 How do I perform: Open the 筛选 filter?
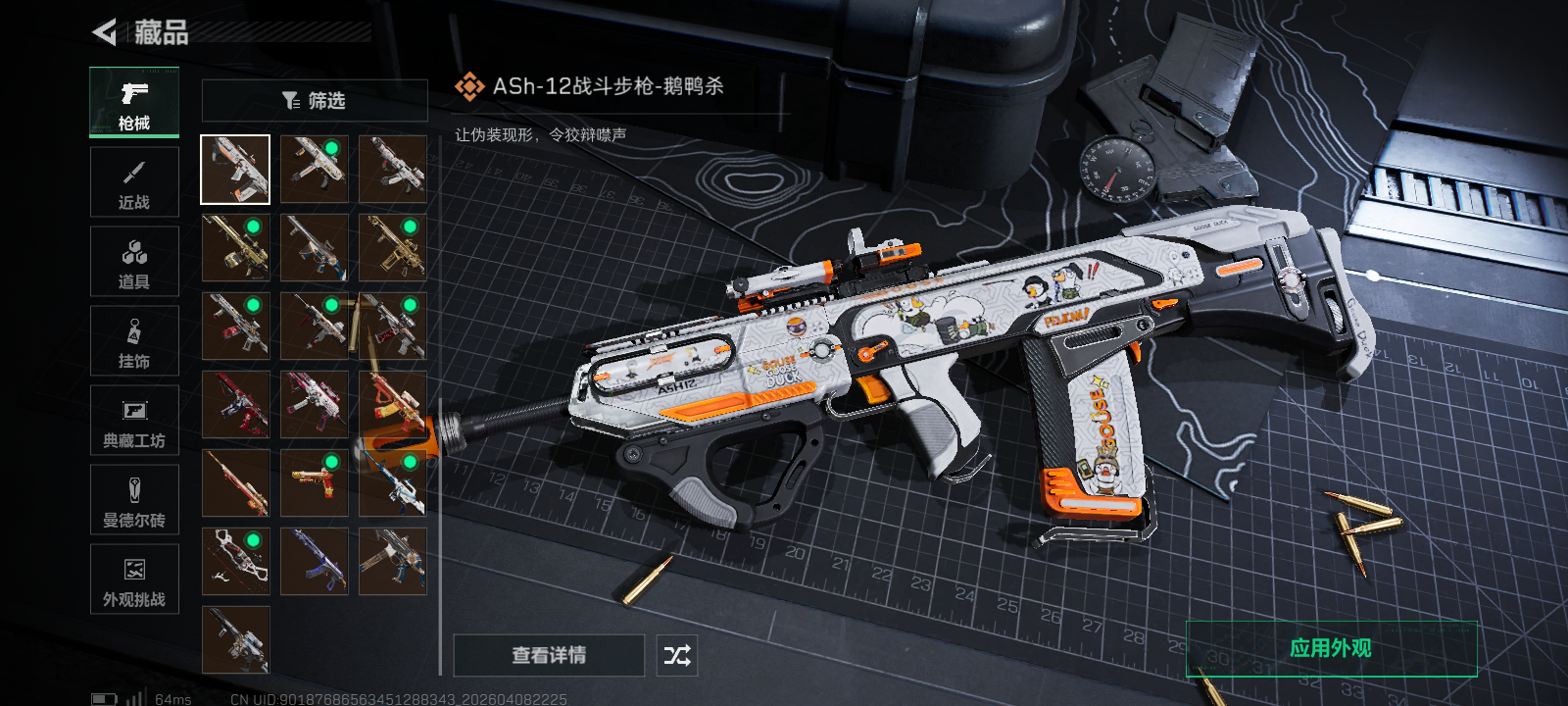[x=315, y=101]
